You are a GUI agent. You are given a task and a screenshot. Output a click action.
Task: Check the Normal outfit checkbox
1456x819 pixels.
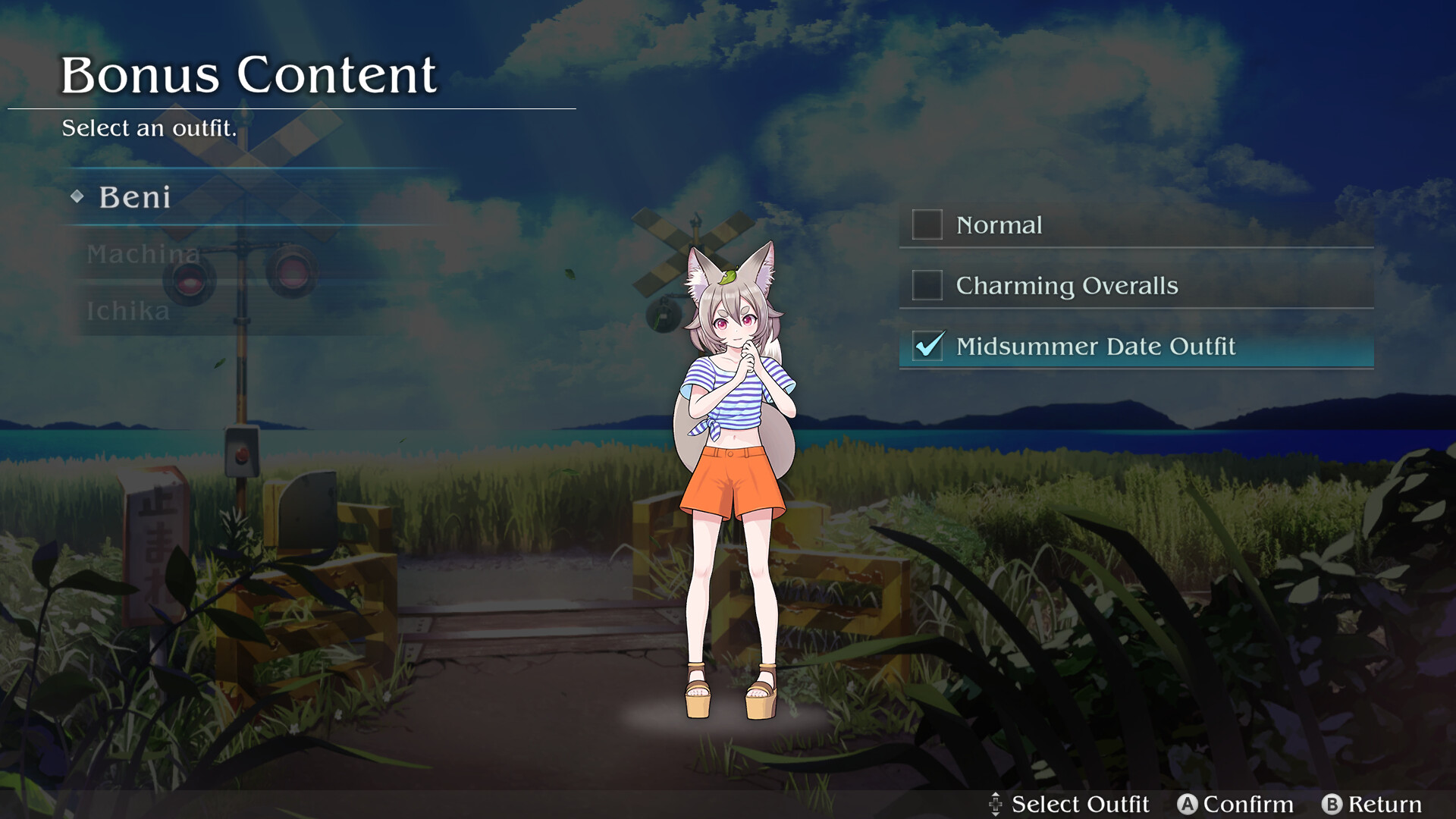tap(926, 225)
